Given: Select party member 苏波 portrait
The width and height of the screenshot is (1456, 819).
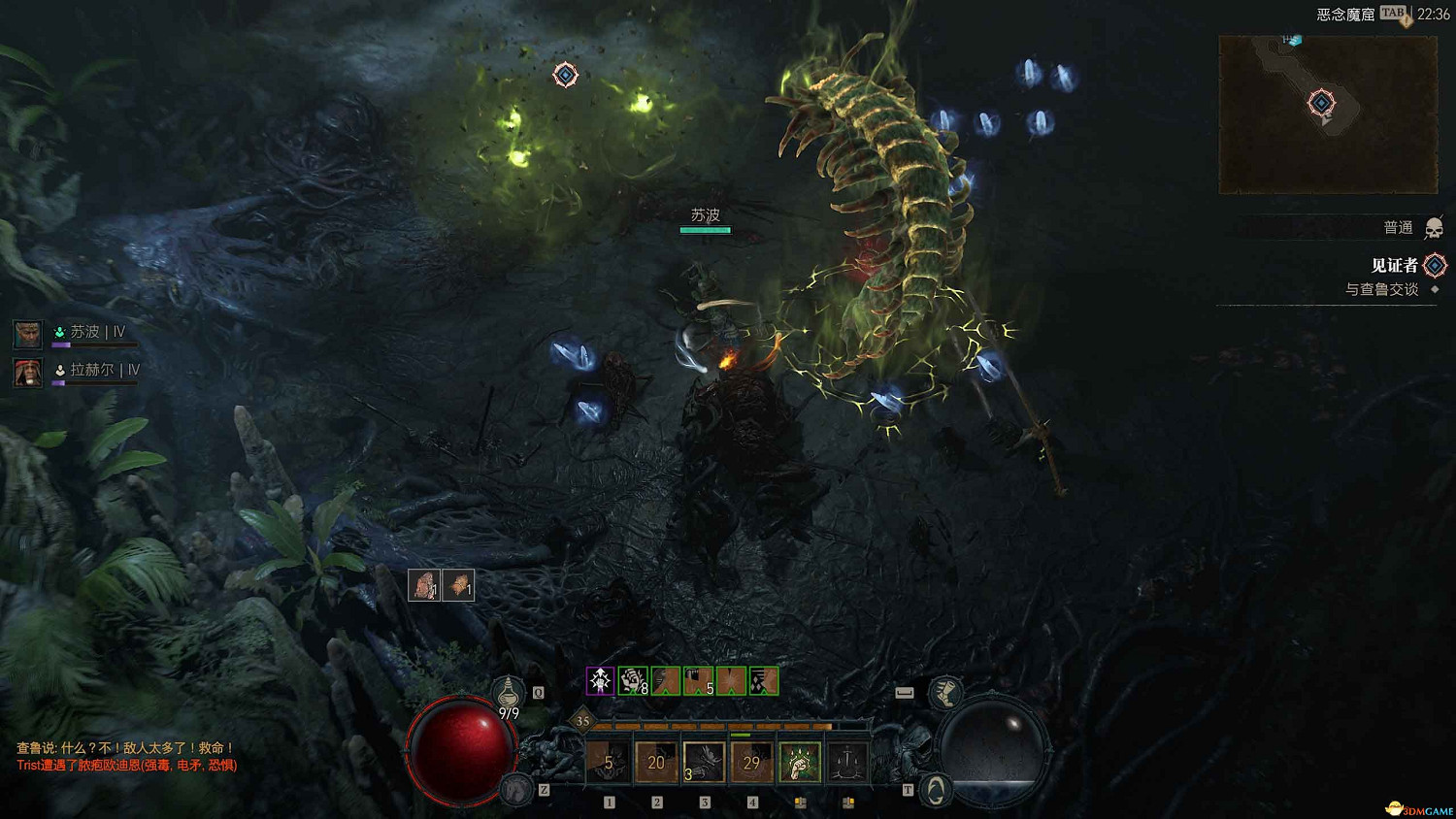Looking at the screenshot, I should coord(27,334).
